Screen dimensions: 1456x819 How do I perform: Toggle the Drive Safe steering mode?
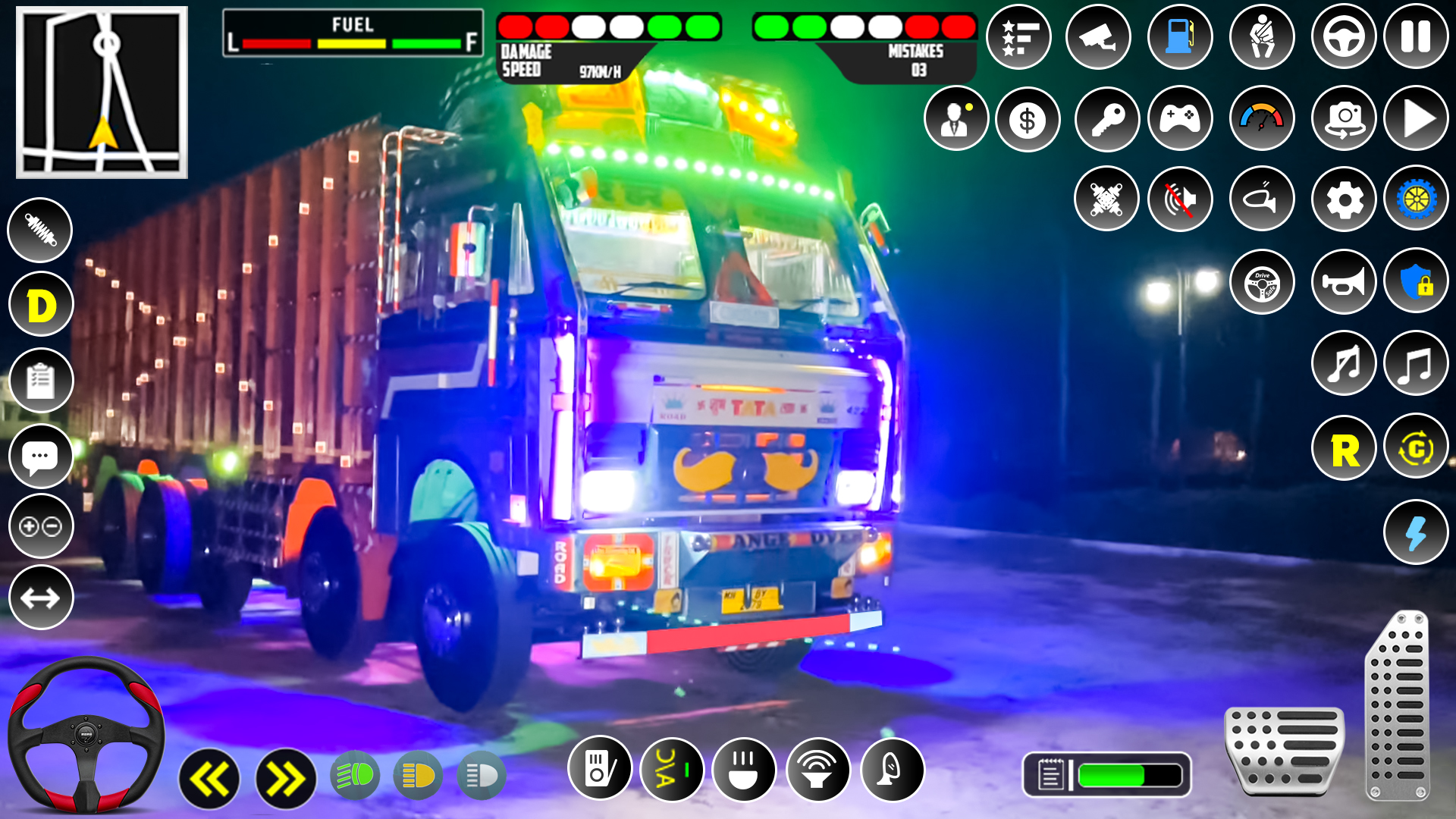pos(1261,281)
